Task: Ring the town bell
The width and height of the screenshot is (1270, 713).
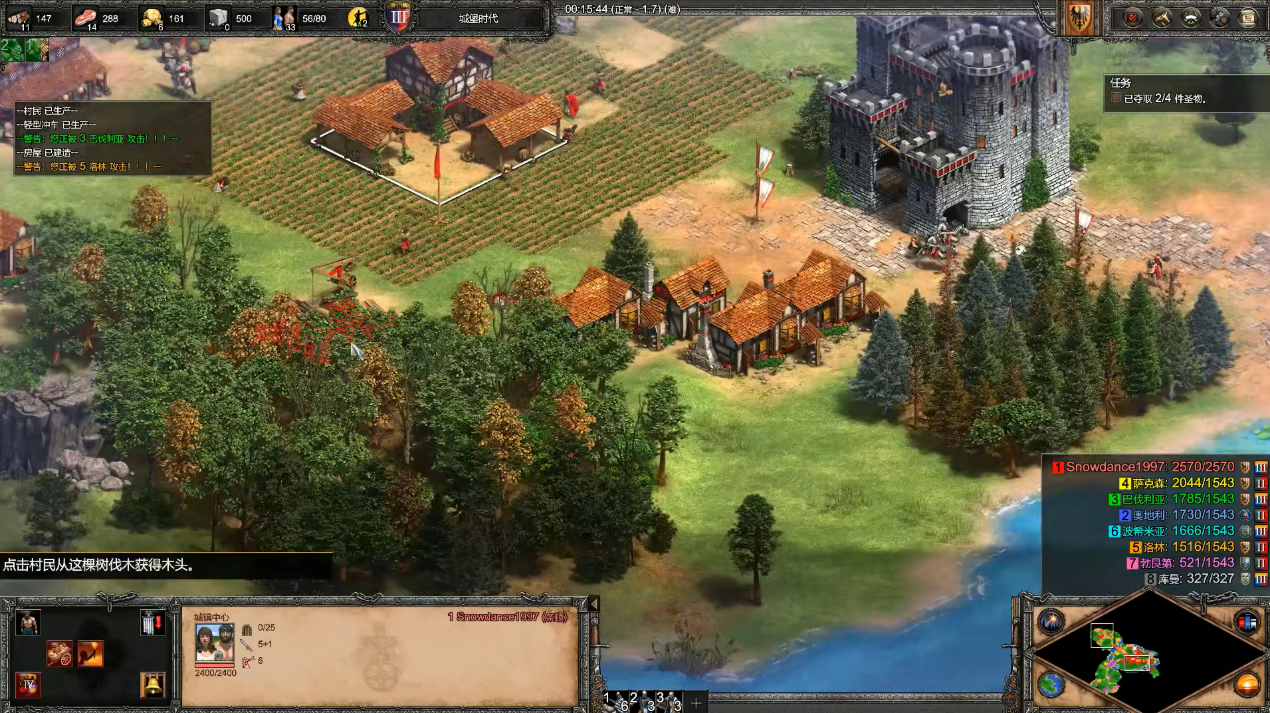Action: tap(152, 686)
